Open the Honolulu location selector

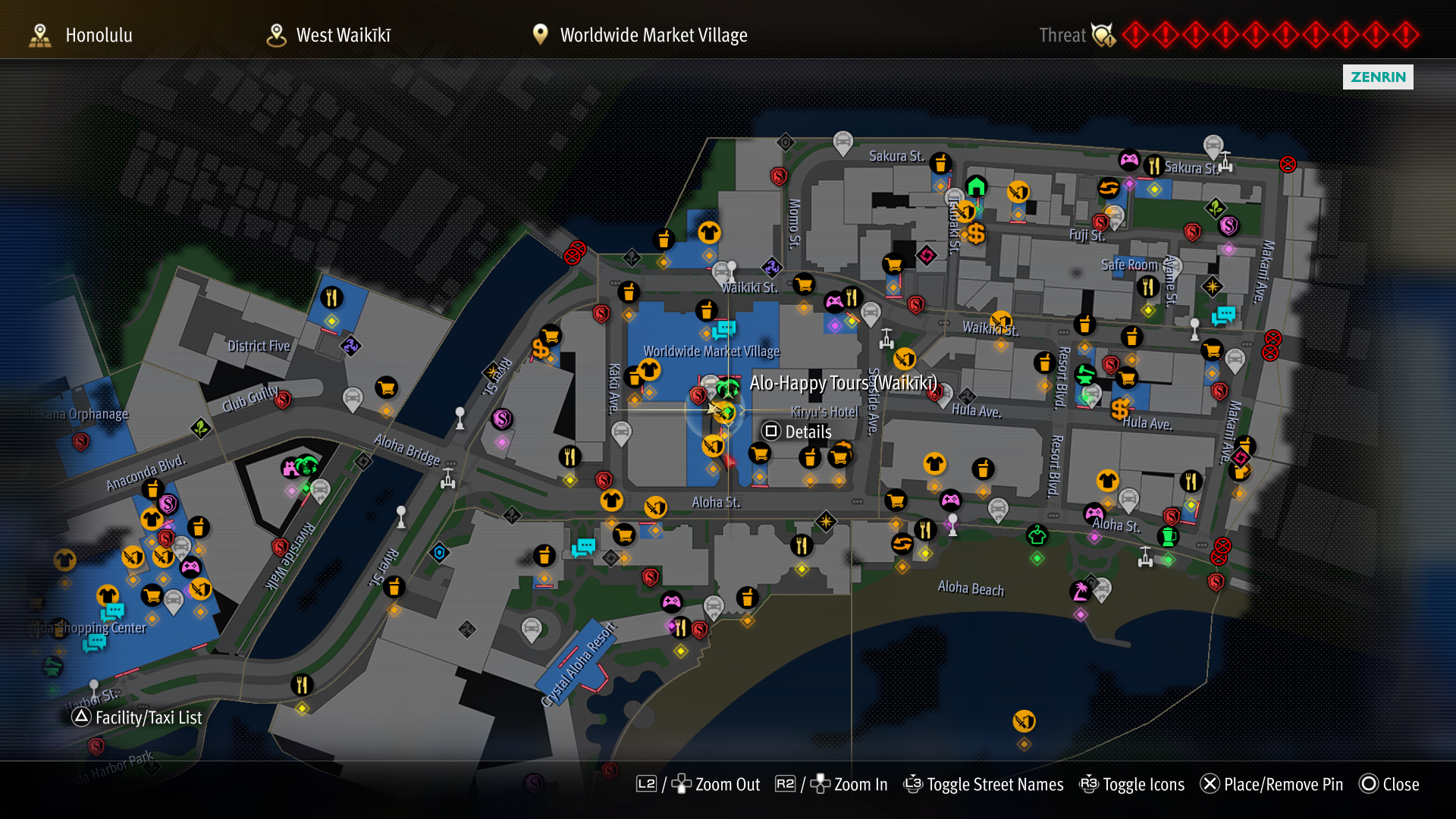click(99, 35)
